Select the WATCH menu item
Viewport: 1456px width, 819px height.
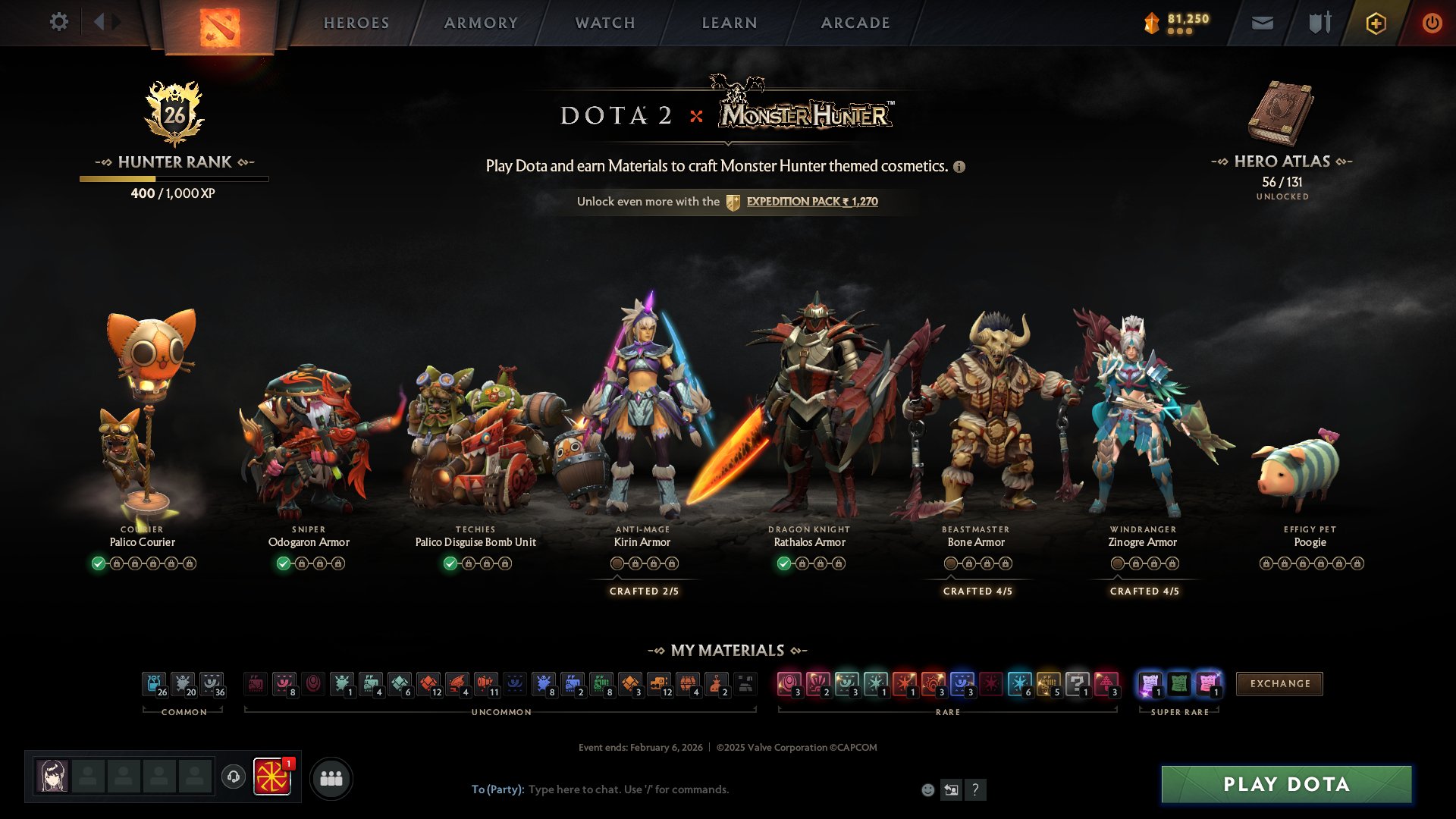coord(604,23)
